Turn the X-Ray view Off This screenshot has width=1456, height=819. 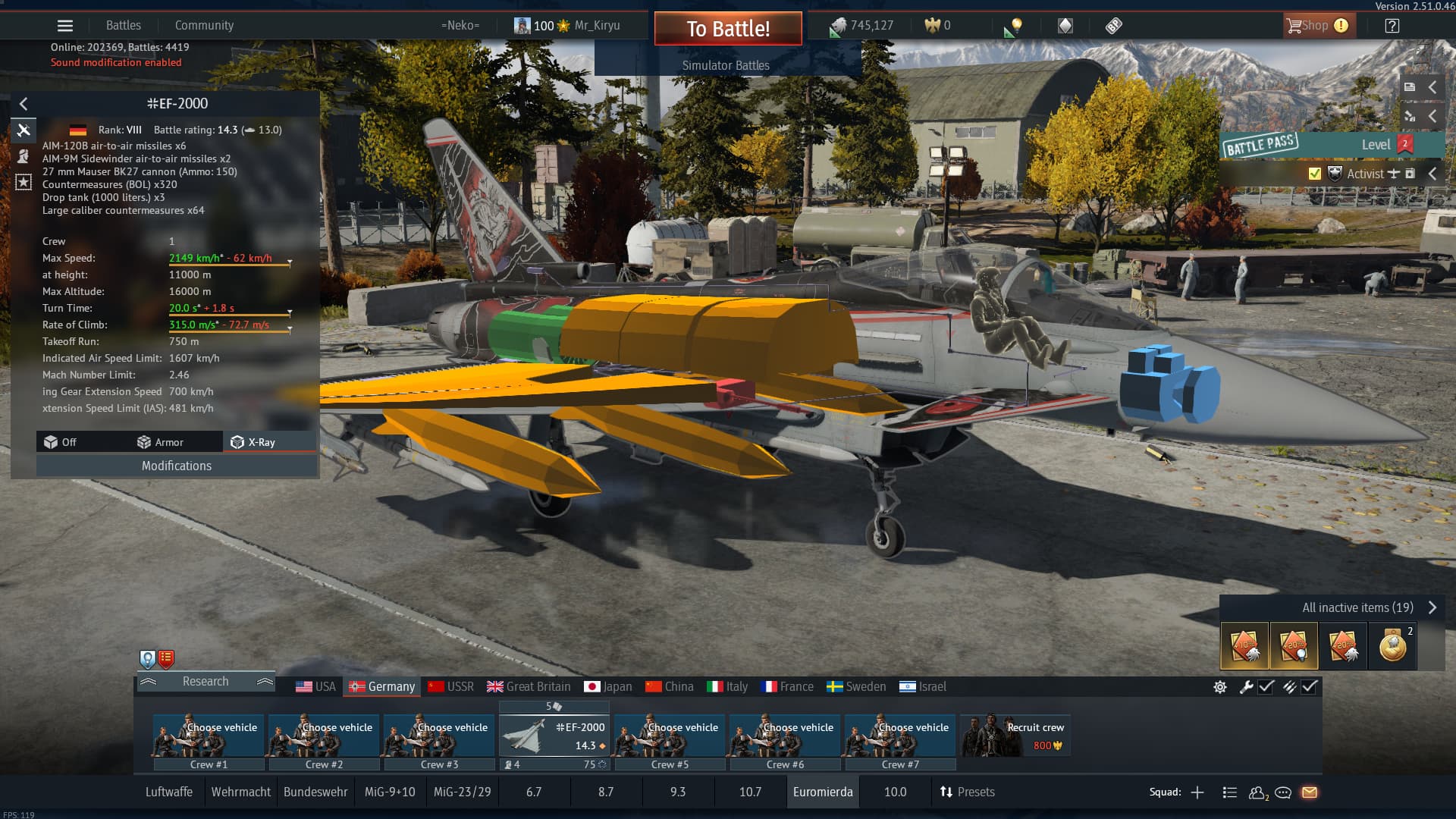click(x=61, y=442)
